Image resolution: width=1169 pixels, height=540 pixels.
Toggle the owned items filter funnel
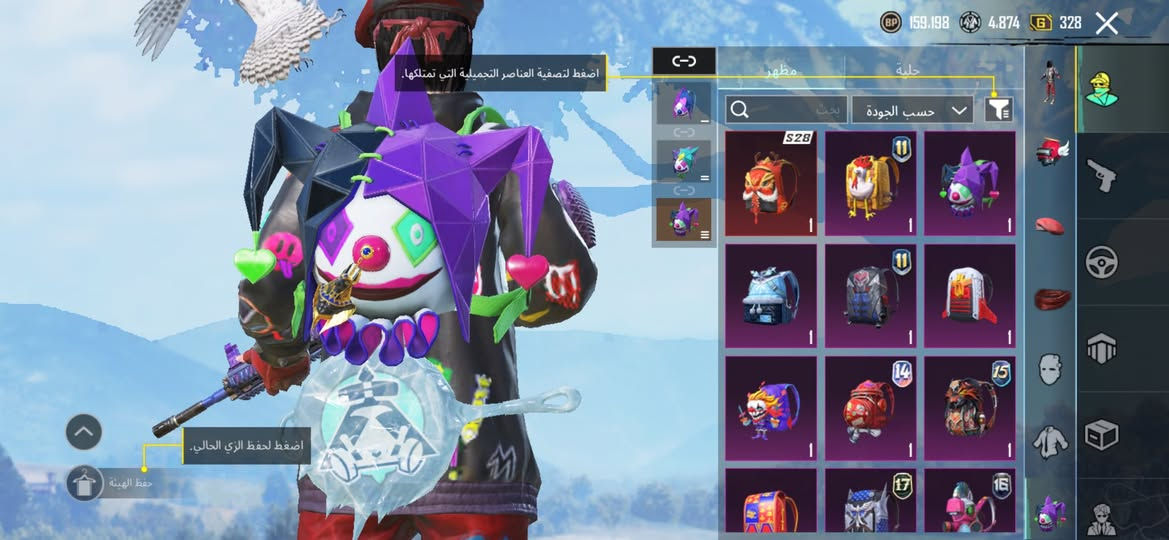[998, 110]
